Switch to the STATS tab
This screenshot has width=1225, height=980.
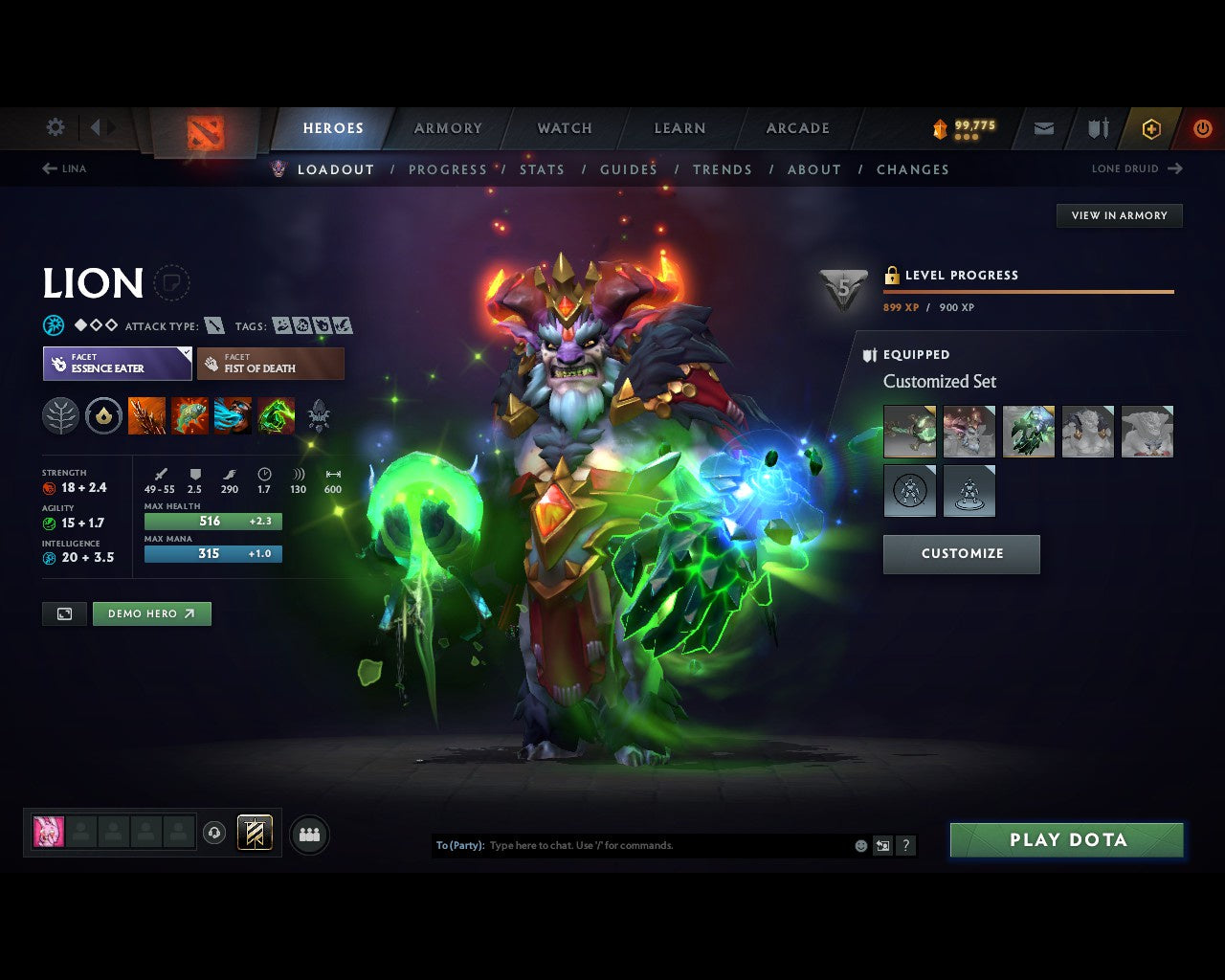tap(542, 169)
